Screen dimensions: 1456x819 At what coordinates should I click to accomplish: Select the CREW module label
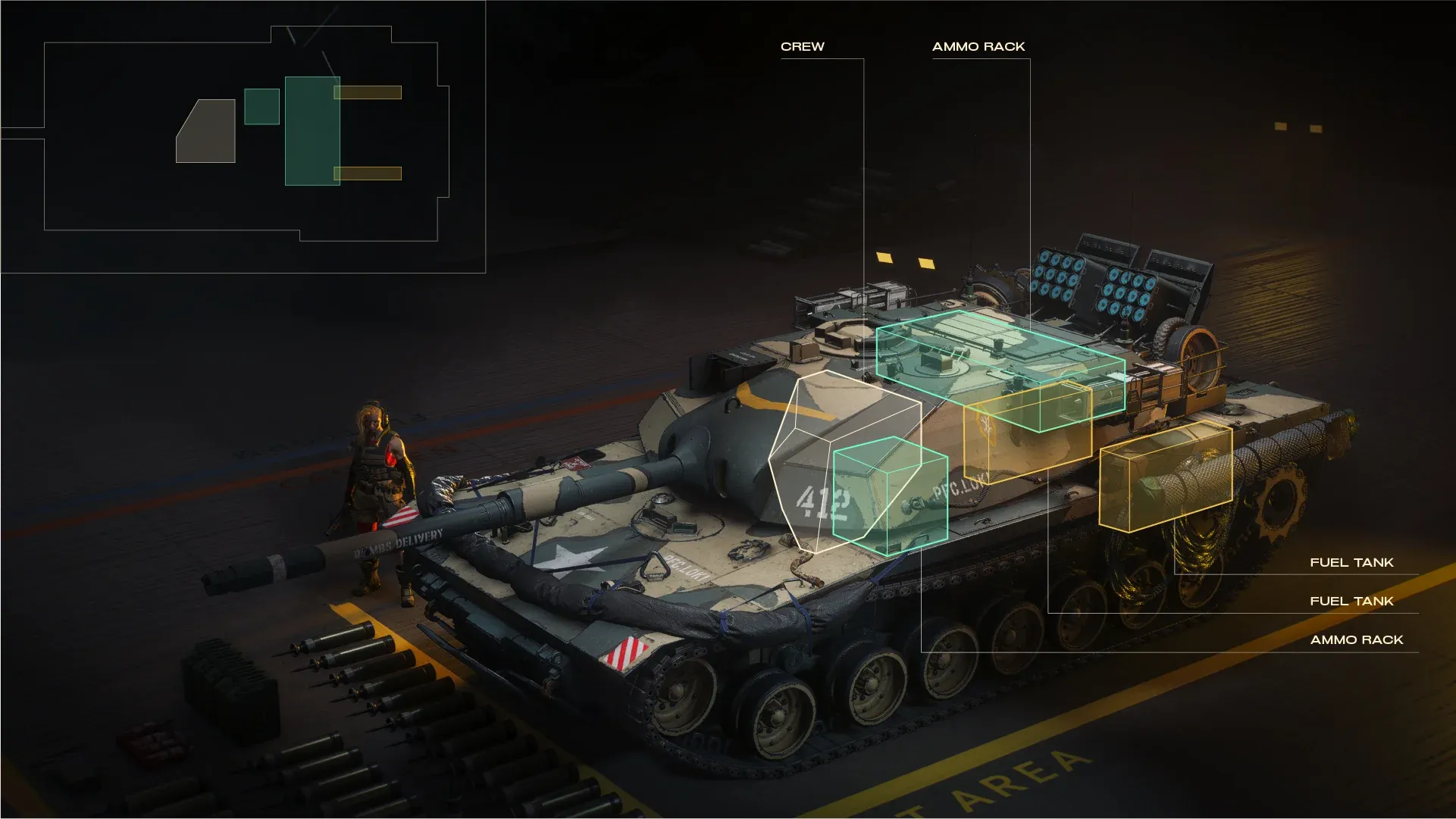(802, 47)
